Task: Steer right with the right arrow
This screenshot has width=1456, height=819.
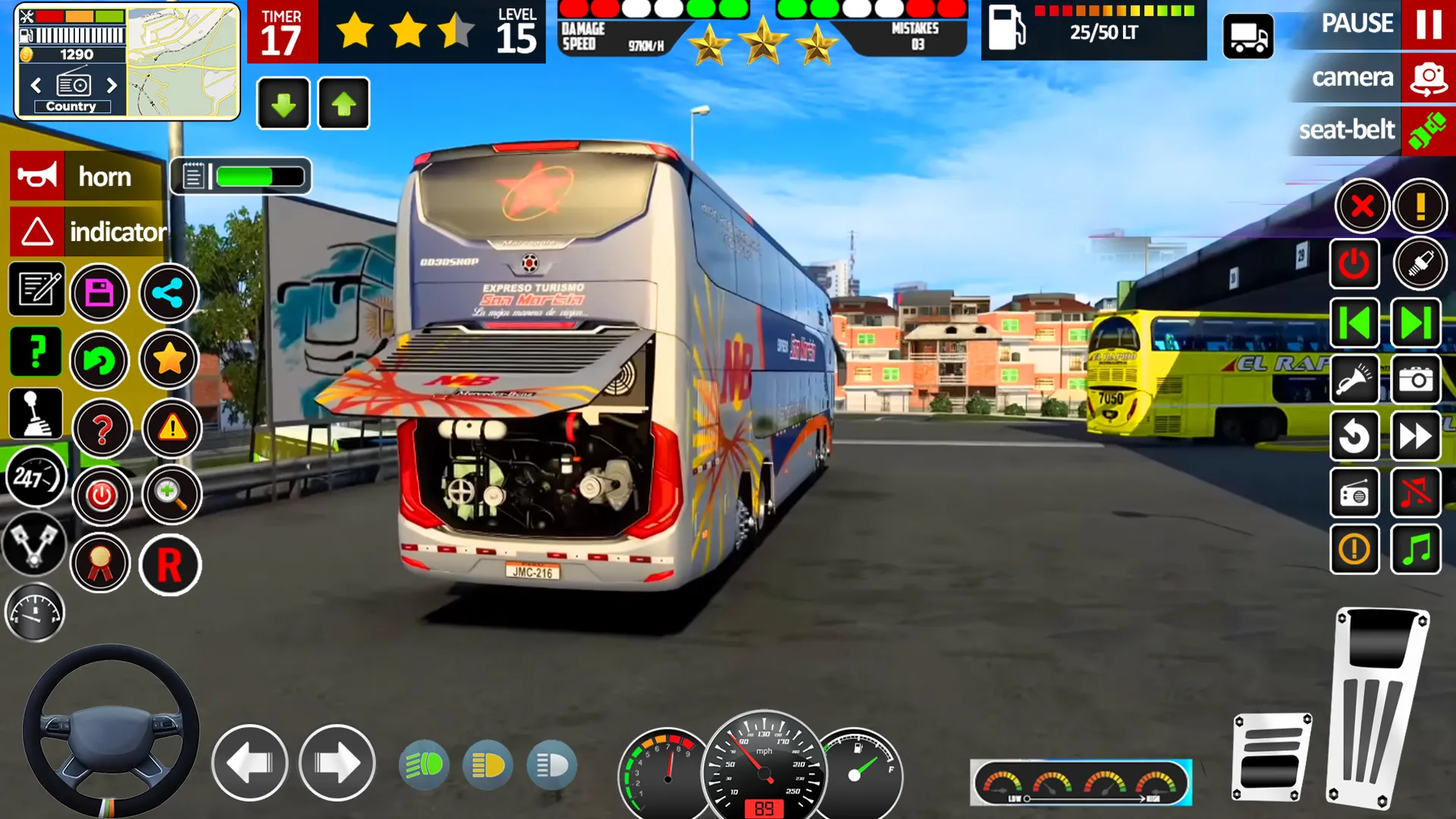Action: pos(337,763)
